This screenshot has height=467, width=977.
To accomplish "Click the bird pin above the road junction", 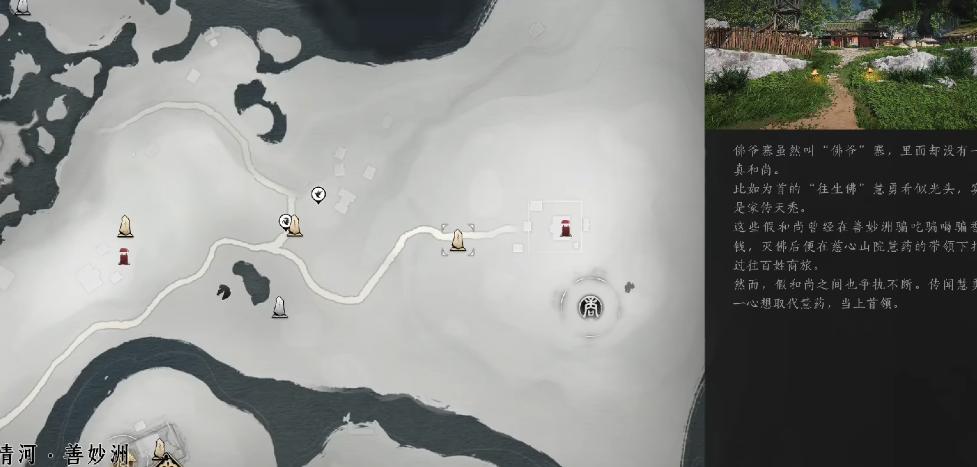I will 318,194.
